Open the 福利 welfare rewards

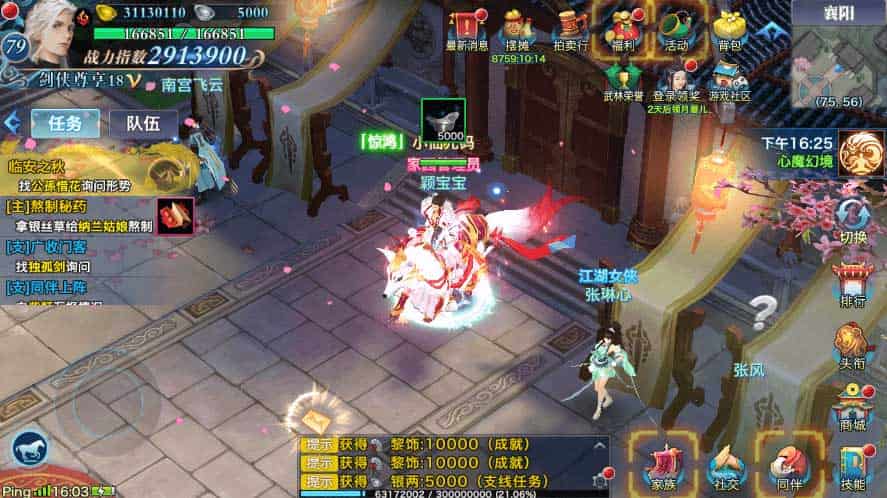[623, 28]
